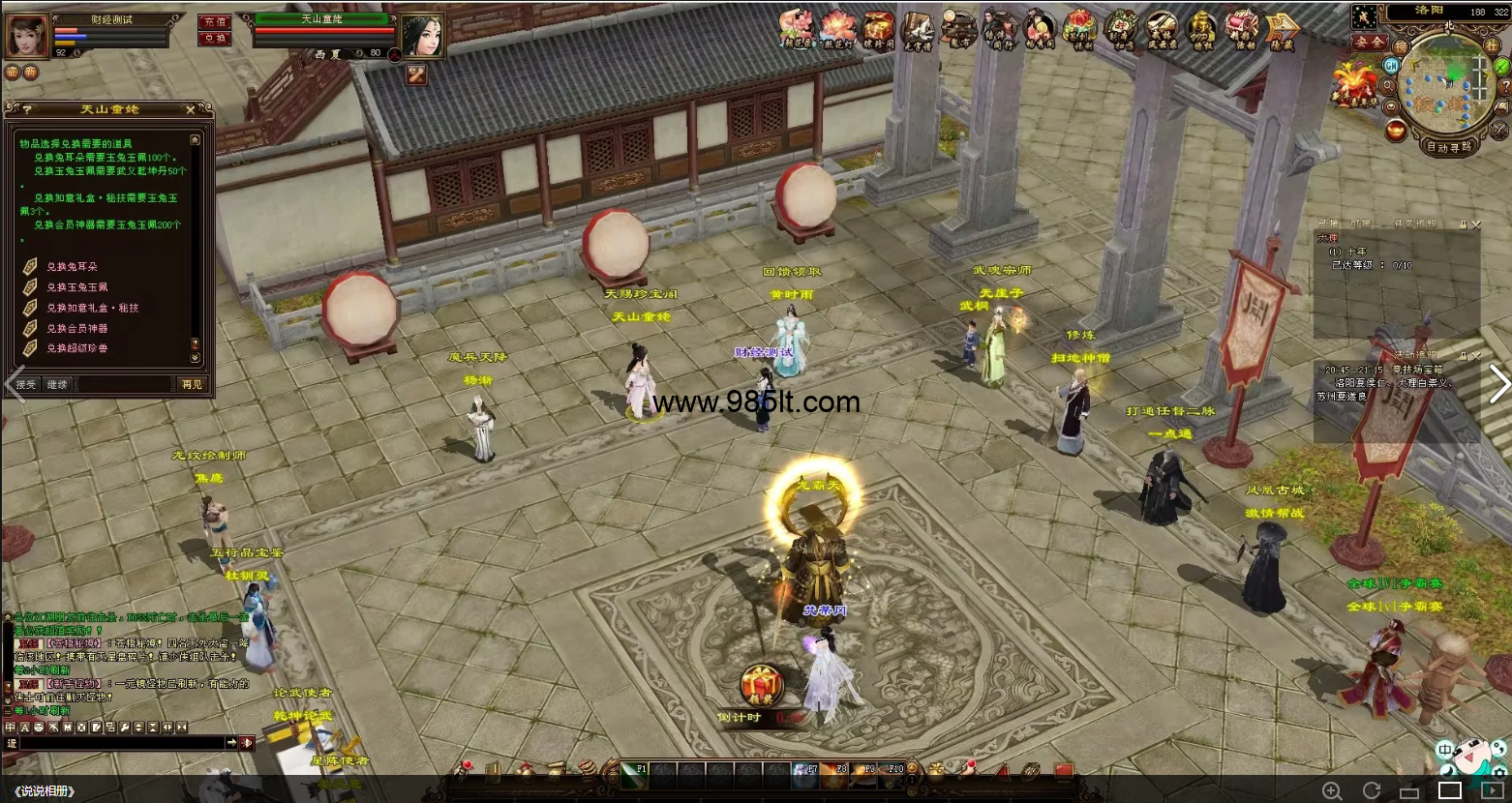Viewport: 1512px width, 803px height.
Task: Click the viewer zoom-in magnifier icon
Action: (1333, 790)
